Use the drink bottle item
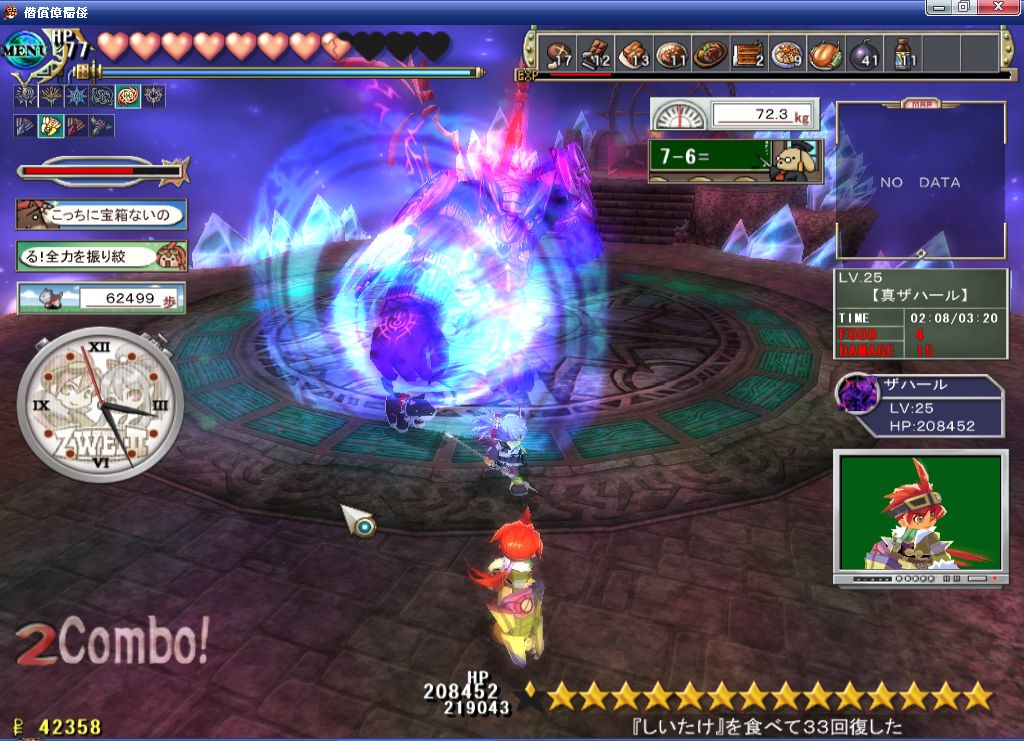The height and width of the screenshot is (741, 1024). click(x=902, y=54)
